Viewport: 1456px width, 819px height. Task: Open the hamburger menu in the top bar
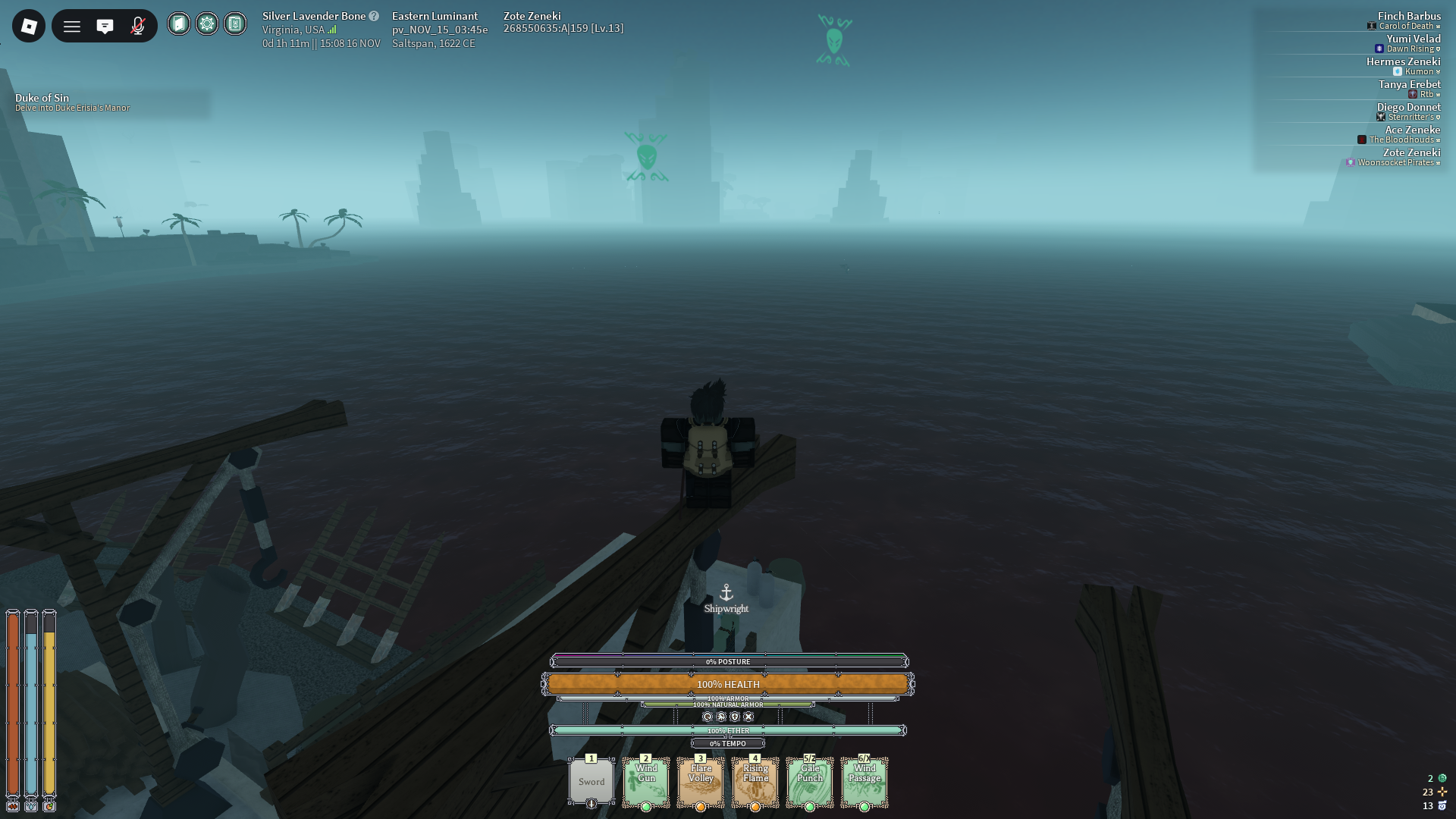(x=72, y=27)
